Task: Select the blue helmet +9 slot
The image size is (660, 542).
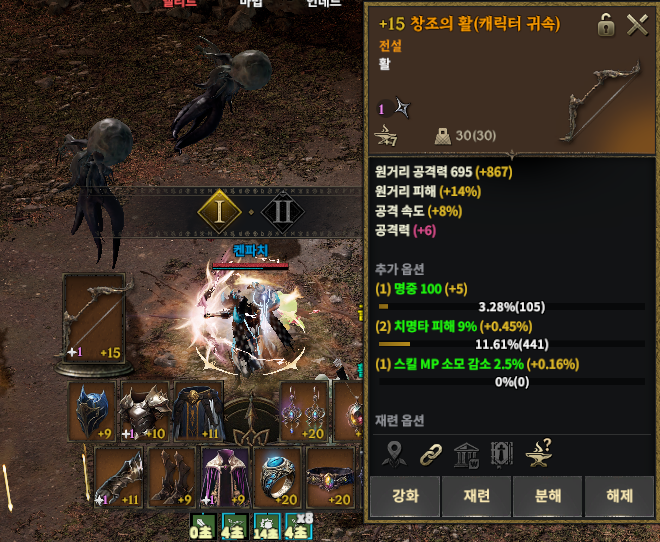Action: [x=94, y=411]
